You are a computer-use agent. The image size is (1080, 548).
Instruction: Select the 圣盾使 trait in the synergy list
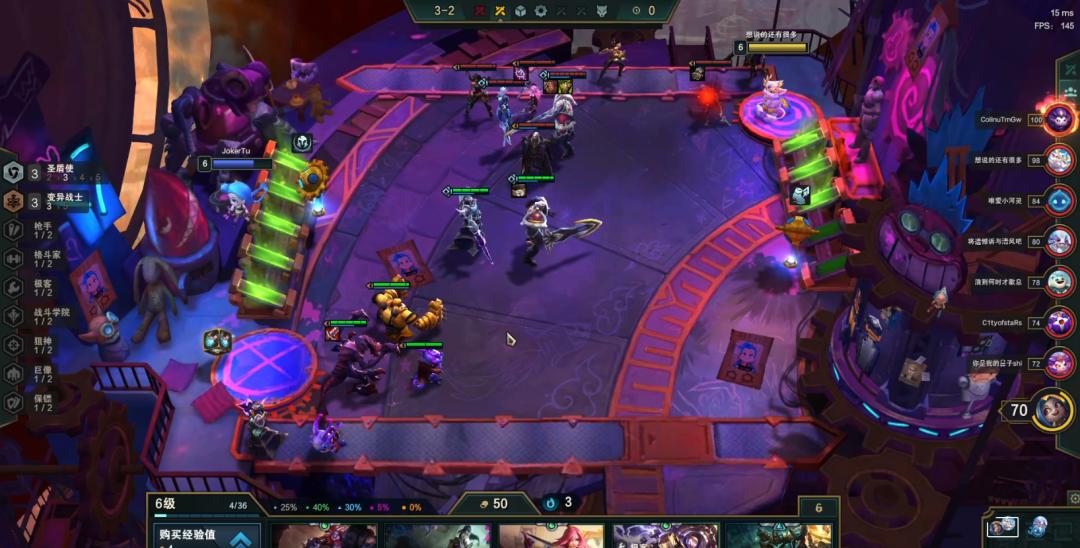52,173
